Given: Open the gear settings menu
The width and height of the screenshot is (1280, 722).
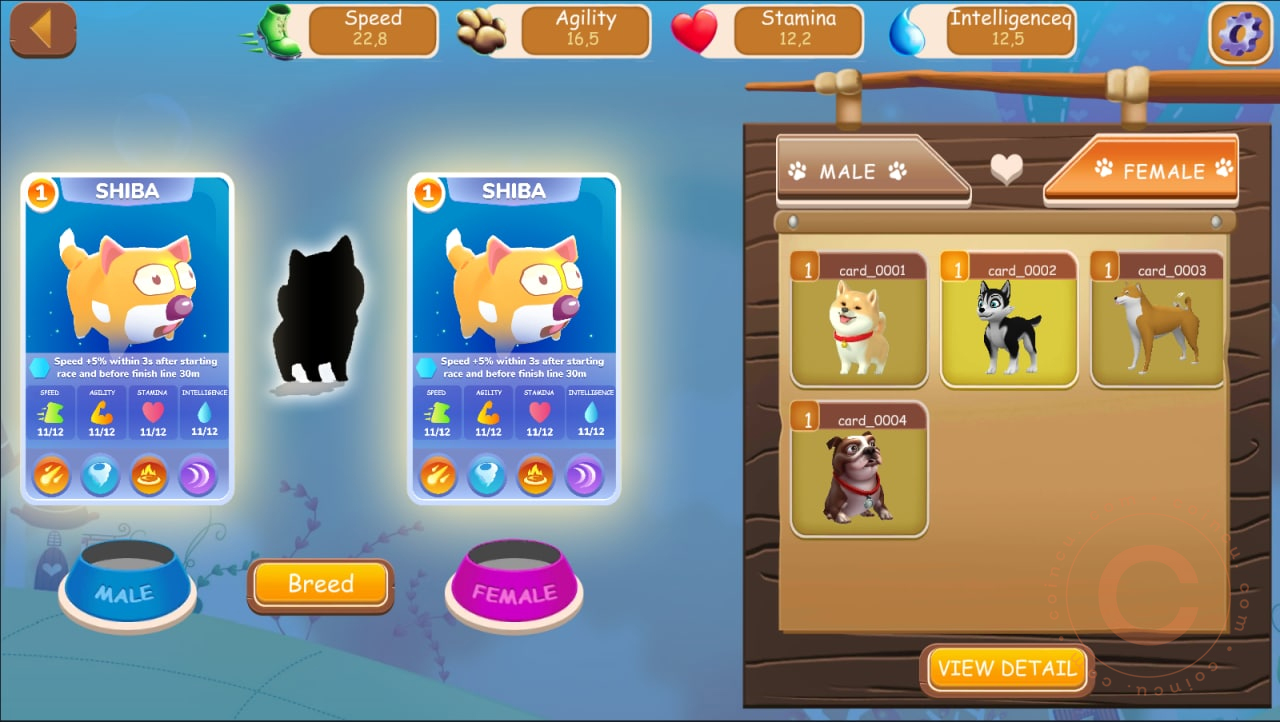Looking at the screenshot, I should (1240, 31).
